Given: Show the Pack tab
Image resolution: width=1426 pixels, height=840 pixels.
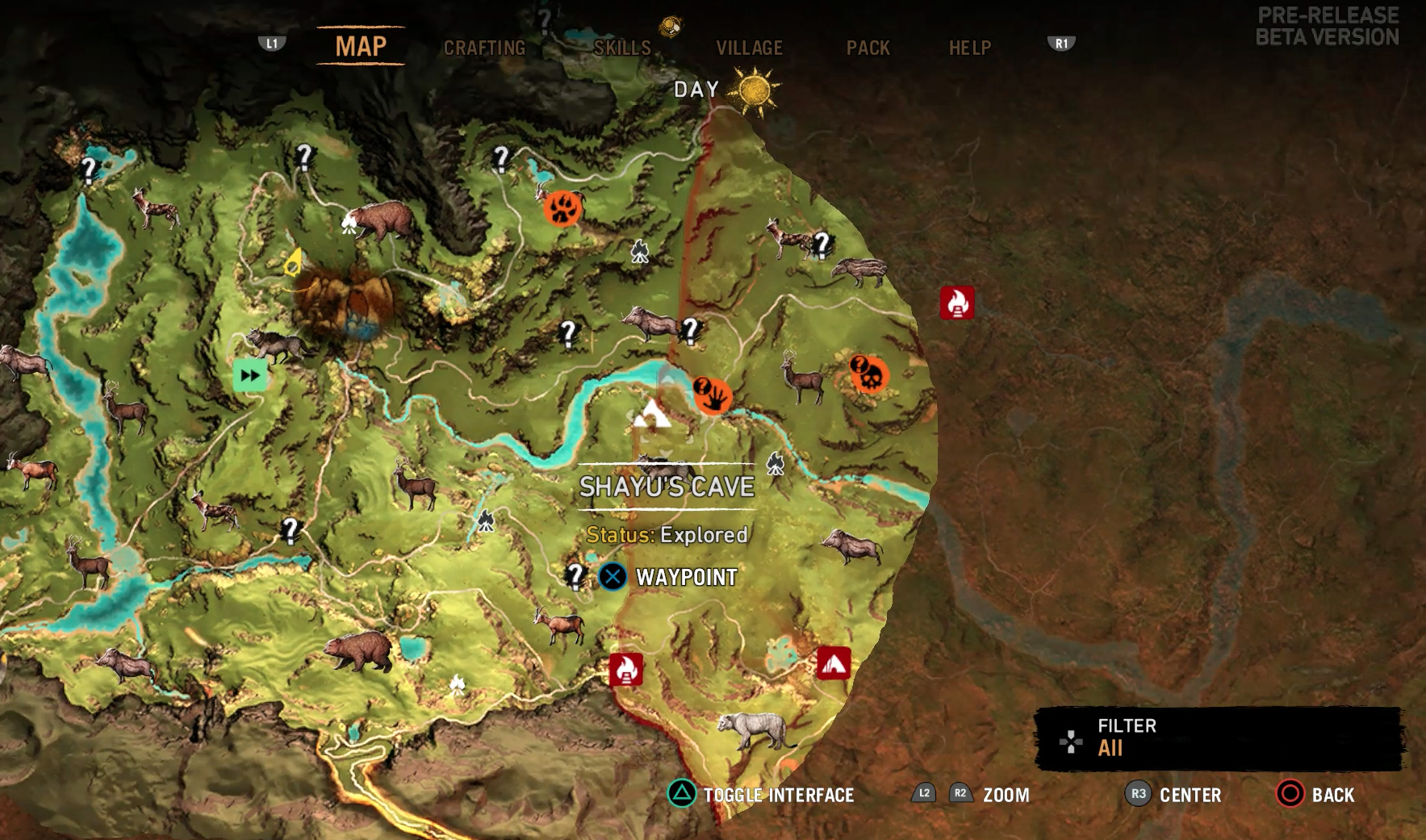Looking at the screenshot, I should point(868,48).
